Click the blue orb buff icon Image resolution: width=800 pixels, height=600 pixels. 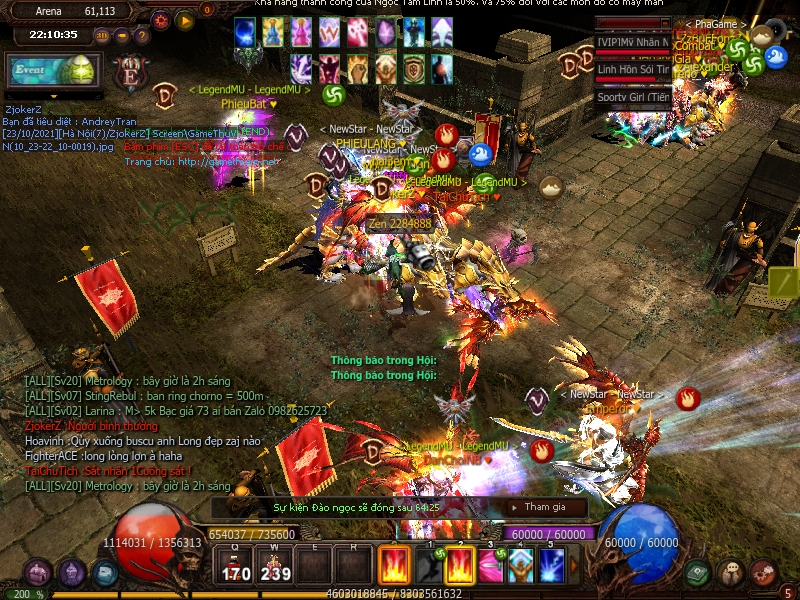click(x=245, y=33)
